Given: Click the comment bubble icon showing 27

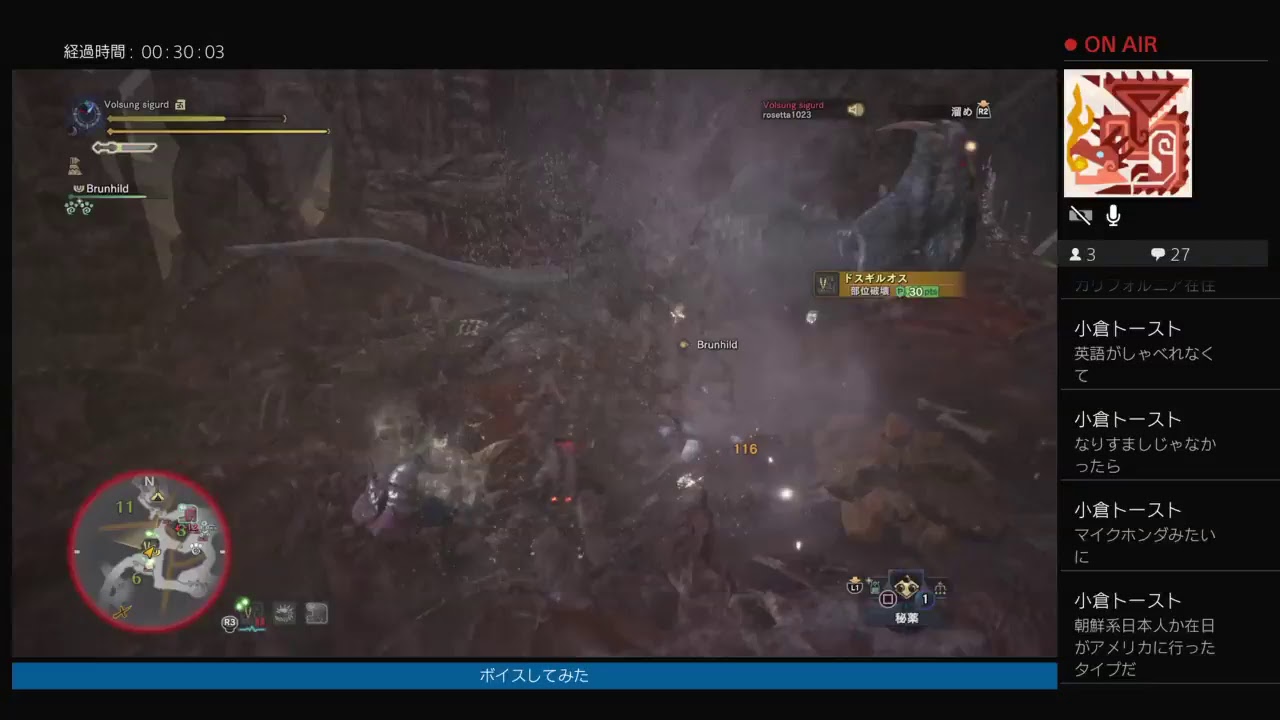Looking at the screenshot, I should [x=1158, y=254].
